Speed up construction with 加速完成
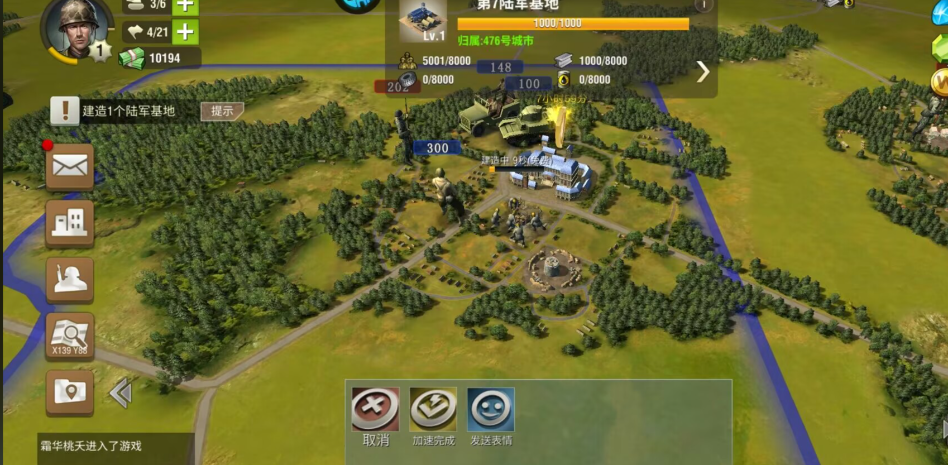Viewport: 948px width, 465px height. tap(433, 416)
